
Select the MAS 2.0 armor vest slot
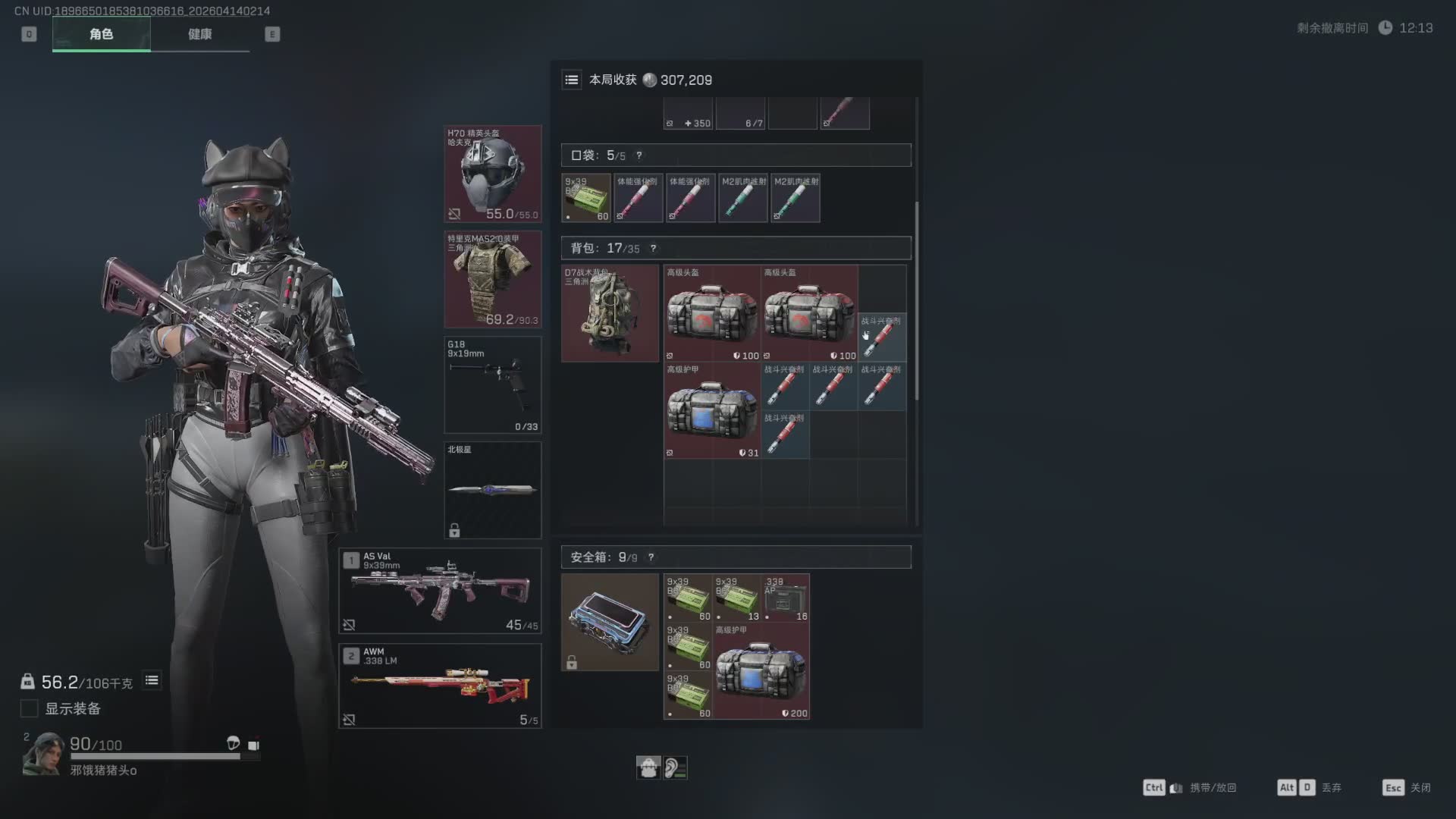[x=492, y=279]
